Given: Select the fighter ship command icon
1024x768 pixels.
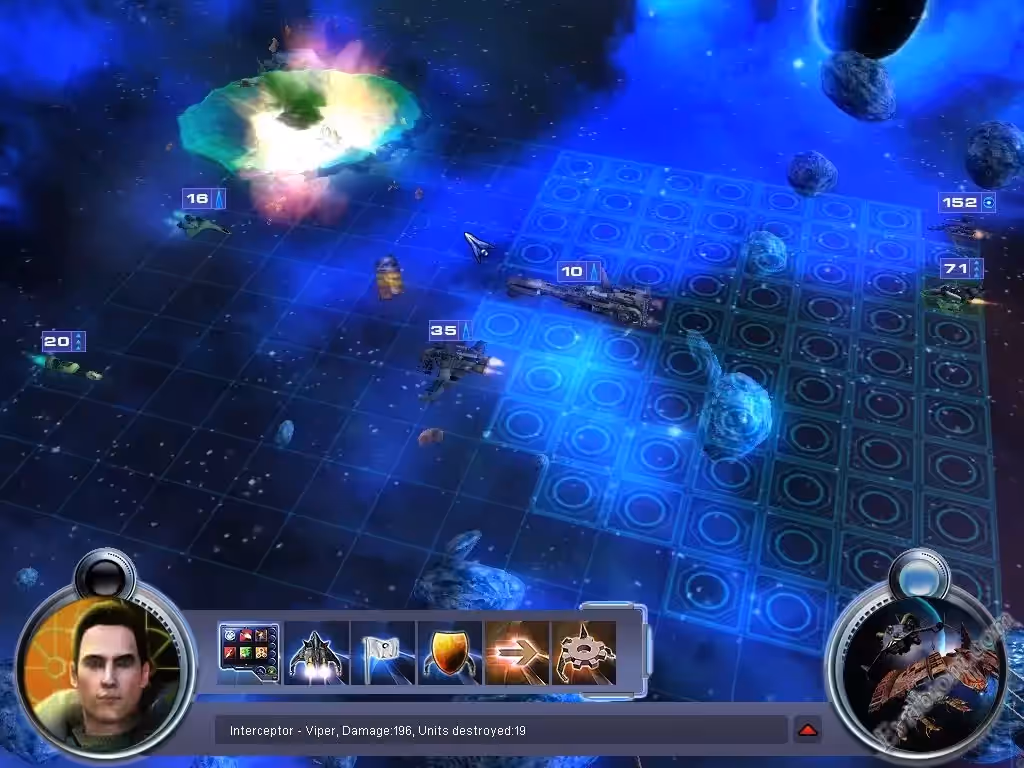Looking at the screenshot, I should pyautogui.click(x=316, y=653).
